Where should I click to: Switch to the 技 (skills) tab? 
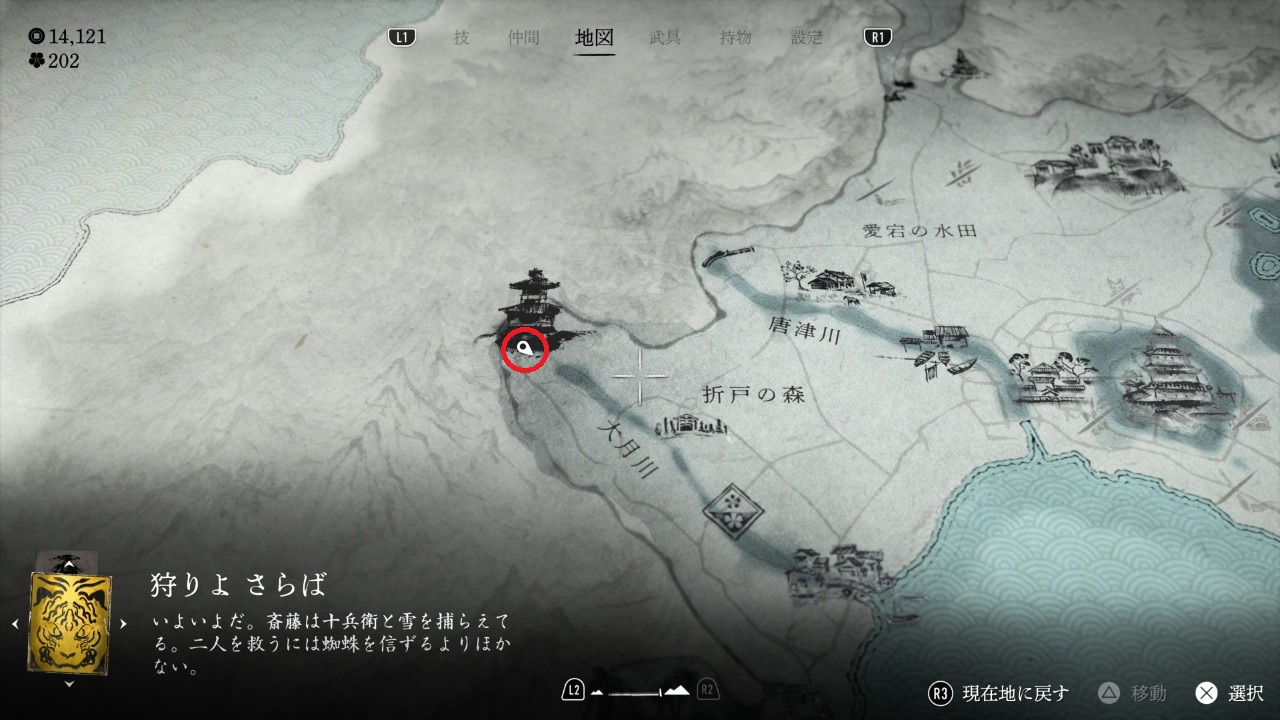pos(461,38)
